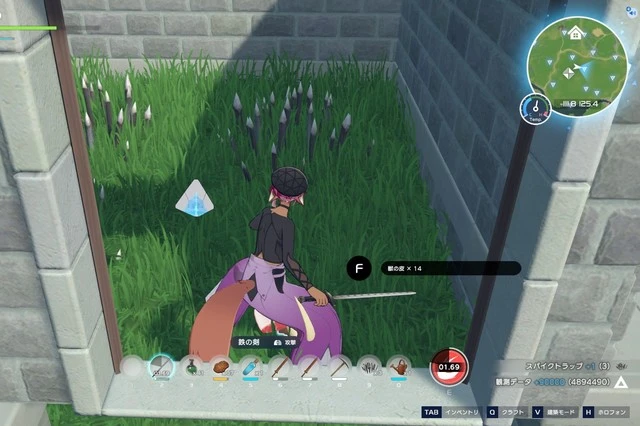Pick the blue bottle hotbar slot

tap(251, 368)
